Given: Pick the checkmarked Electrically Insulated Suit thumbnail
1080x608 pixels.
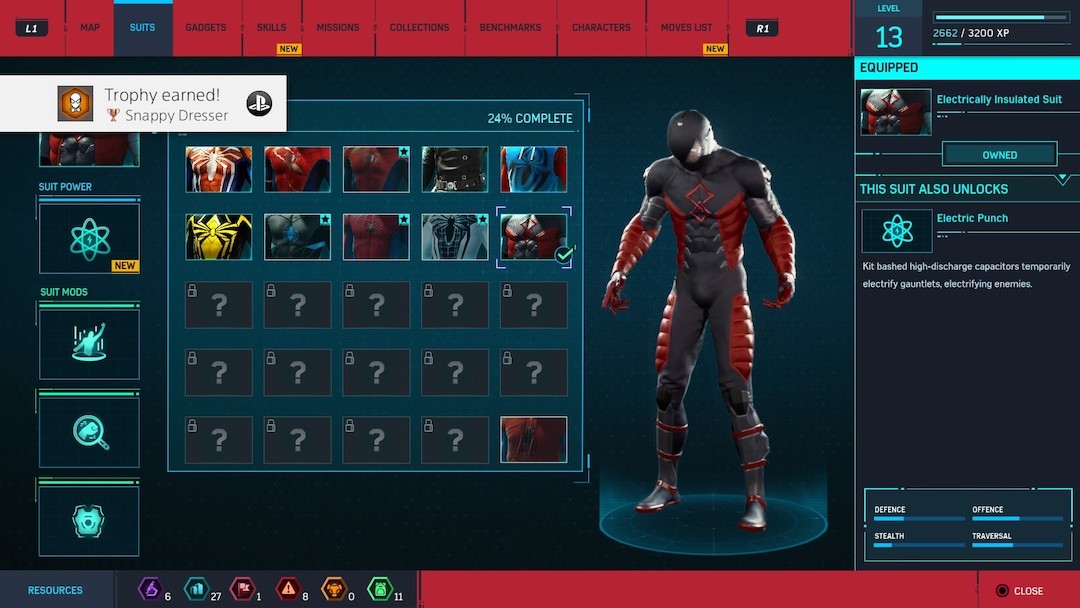Looking at the screenshot, I should (x=533, y=237).
